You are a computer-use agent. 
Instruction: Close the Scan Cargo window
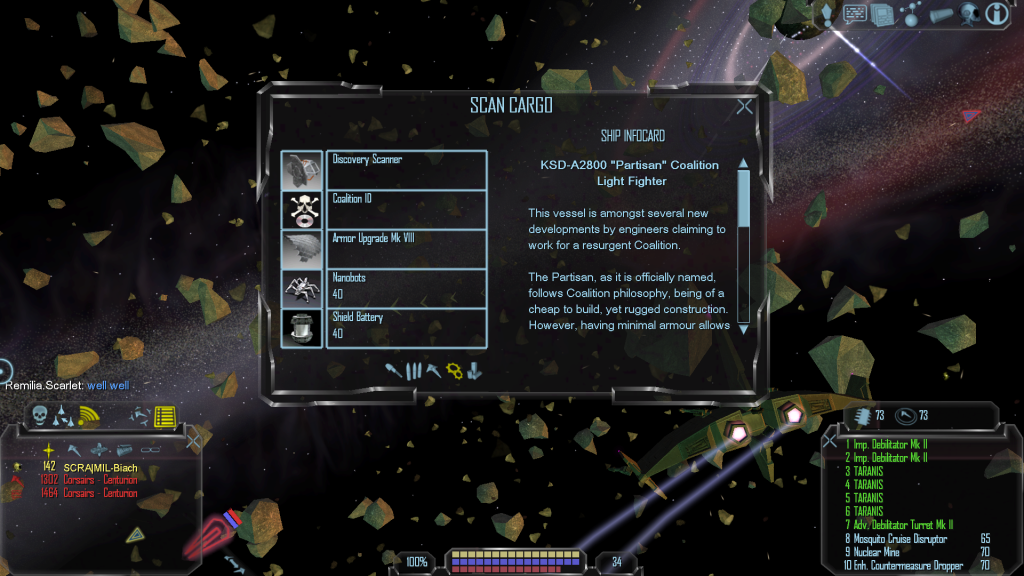click(744, 107)
